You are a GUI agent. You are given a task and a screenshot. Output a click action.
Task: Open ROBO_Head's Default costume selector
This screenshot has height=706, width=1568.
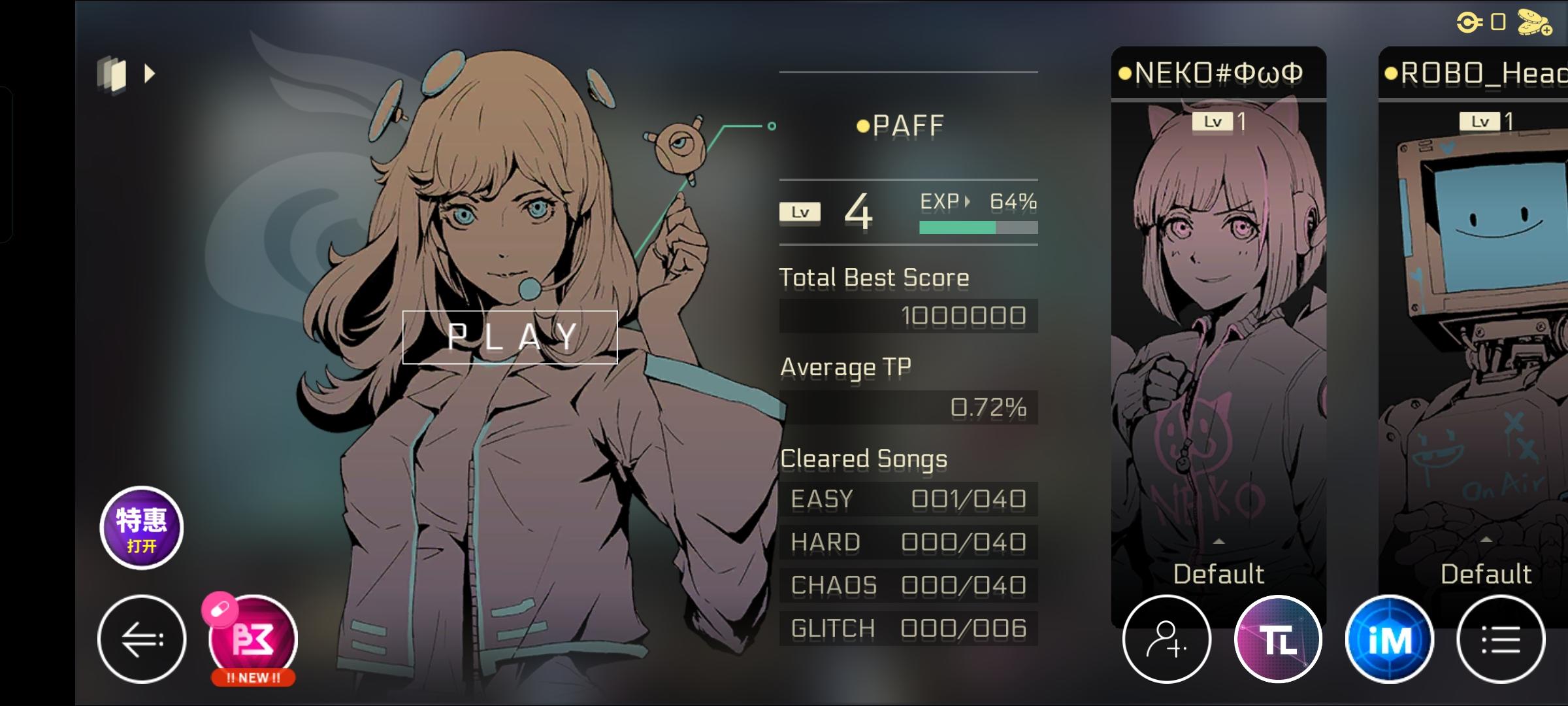(1488, 573)
